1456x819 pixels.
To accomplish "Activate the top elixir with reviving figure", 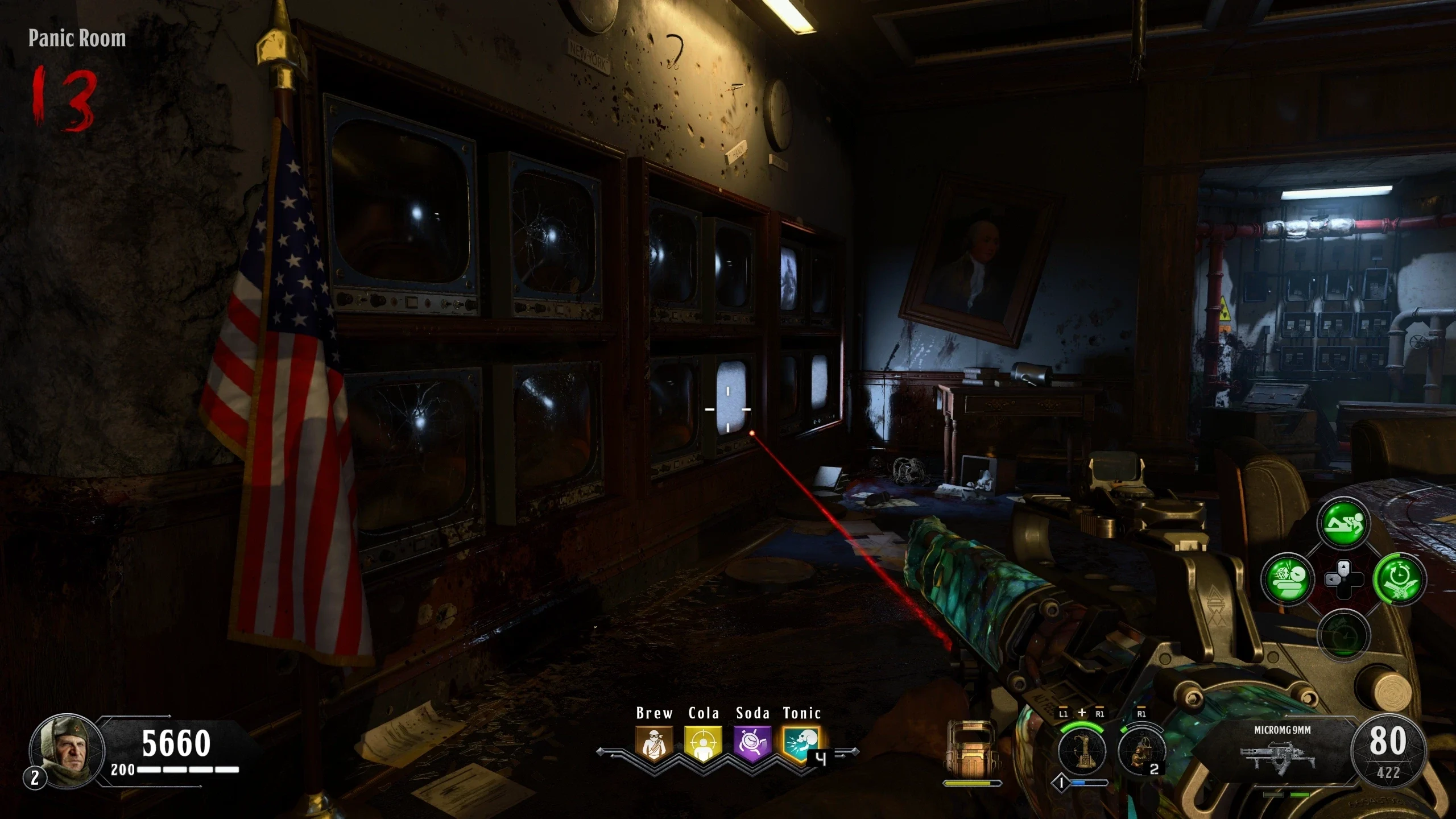I will [1343, 524].
